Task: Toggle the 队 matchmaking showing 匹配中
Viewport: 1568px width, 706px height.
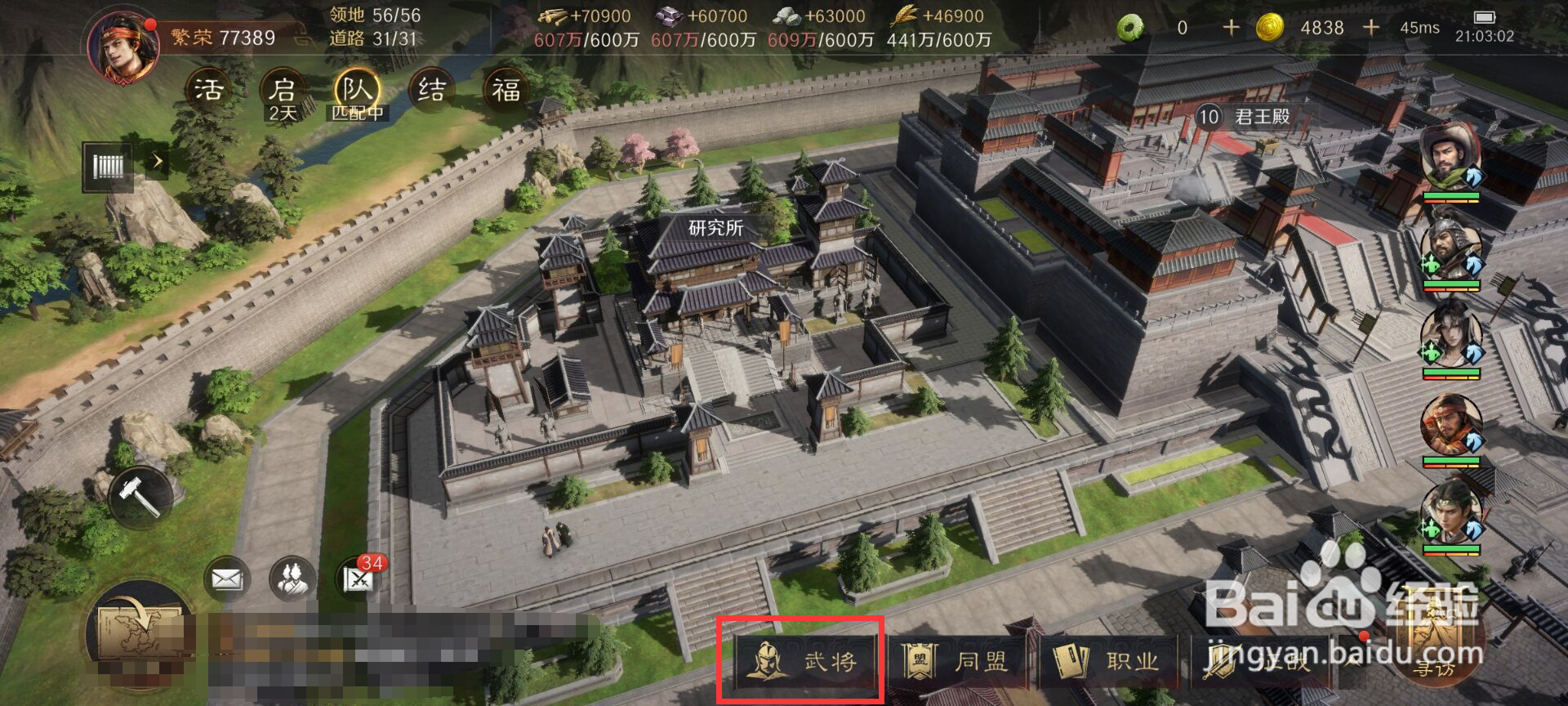Action: pos(359,90)
